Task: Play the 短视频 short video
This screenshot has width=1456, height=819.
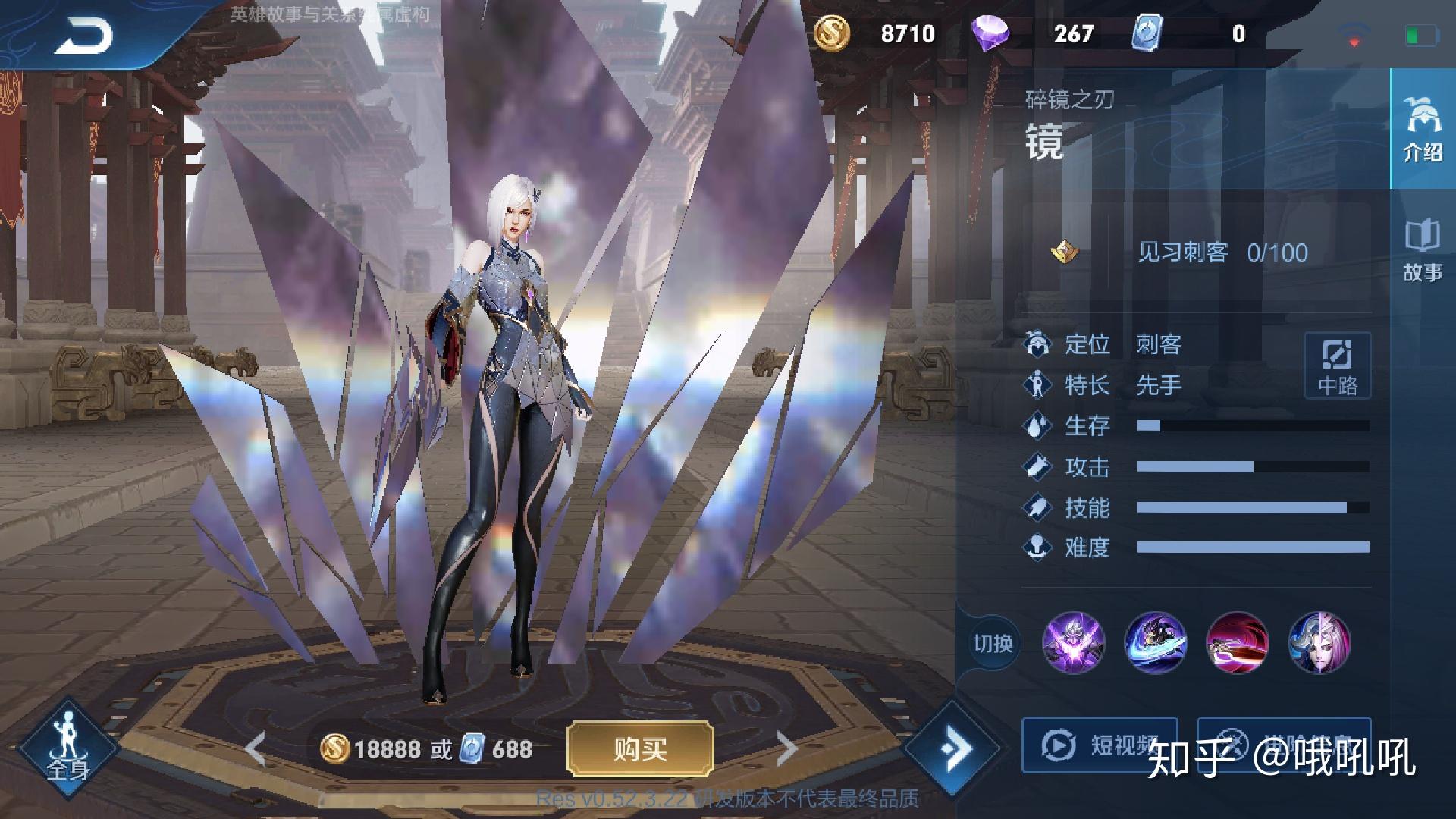Action: (1099, 745)
